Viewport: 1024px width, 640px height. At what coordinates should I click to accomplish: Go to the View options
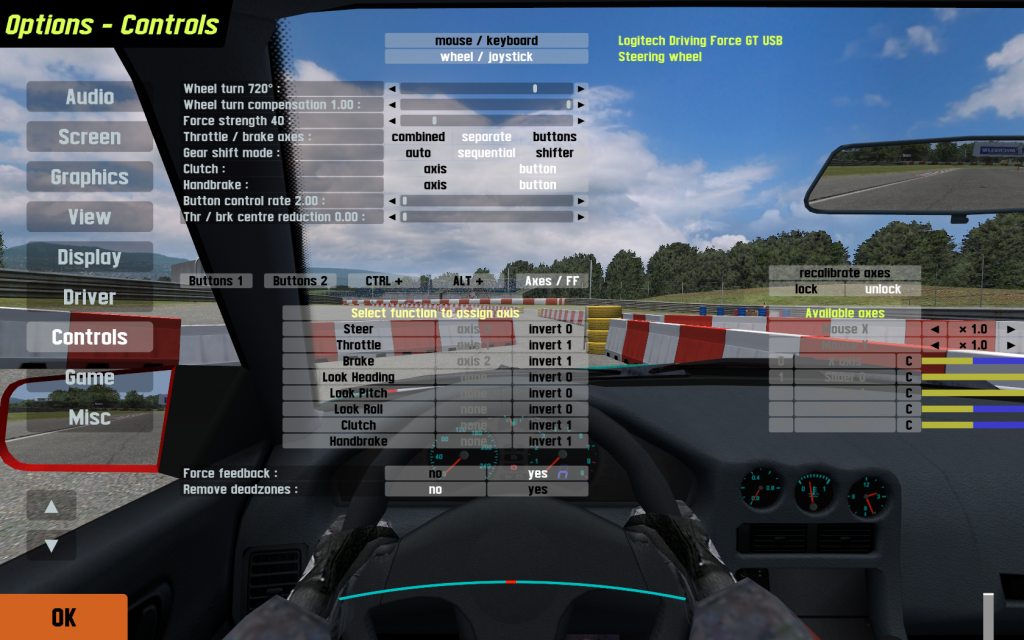[90, 217]
